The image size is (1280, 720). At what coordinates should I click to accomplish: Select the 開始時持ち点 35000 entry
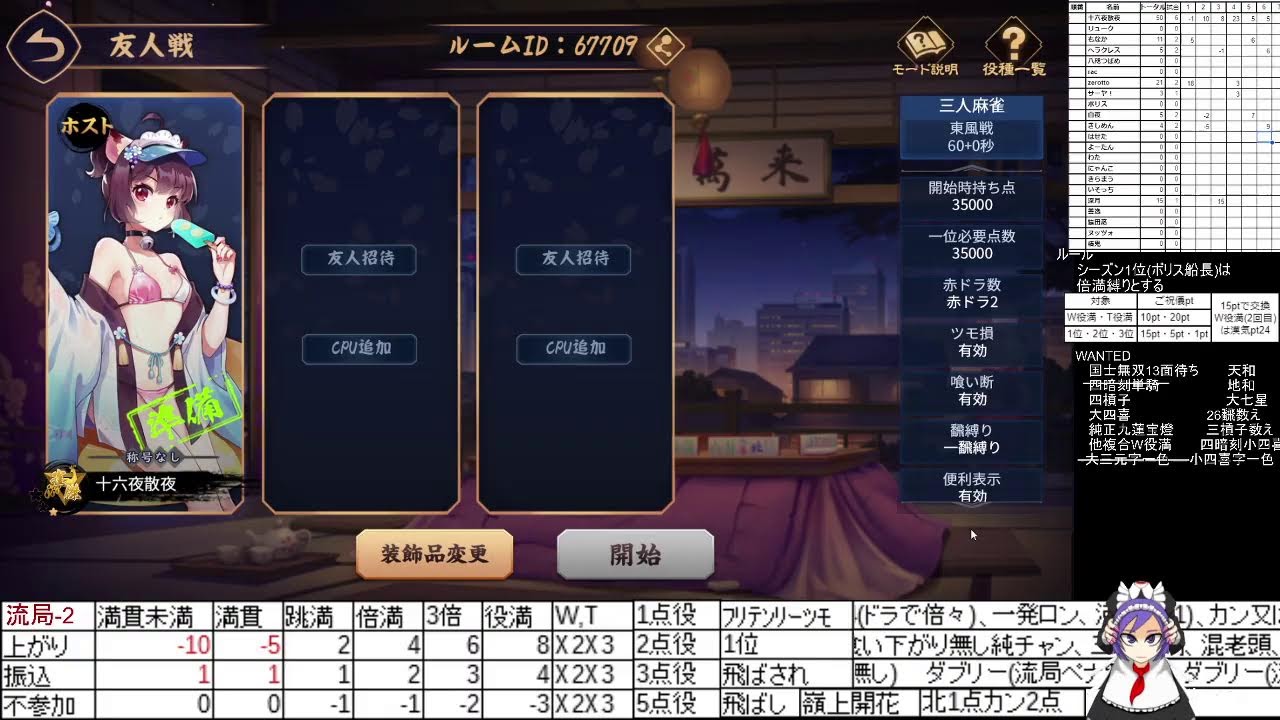click(x=972, y=196)
